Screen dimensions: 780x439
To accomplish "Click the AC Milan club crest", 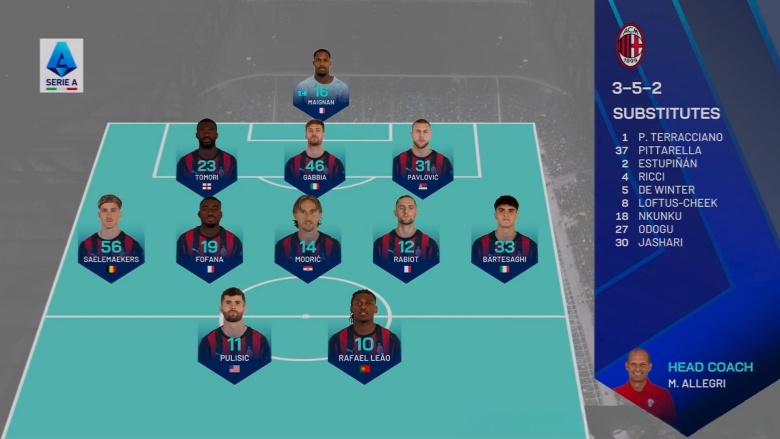I will (x=630, y=46).
